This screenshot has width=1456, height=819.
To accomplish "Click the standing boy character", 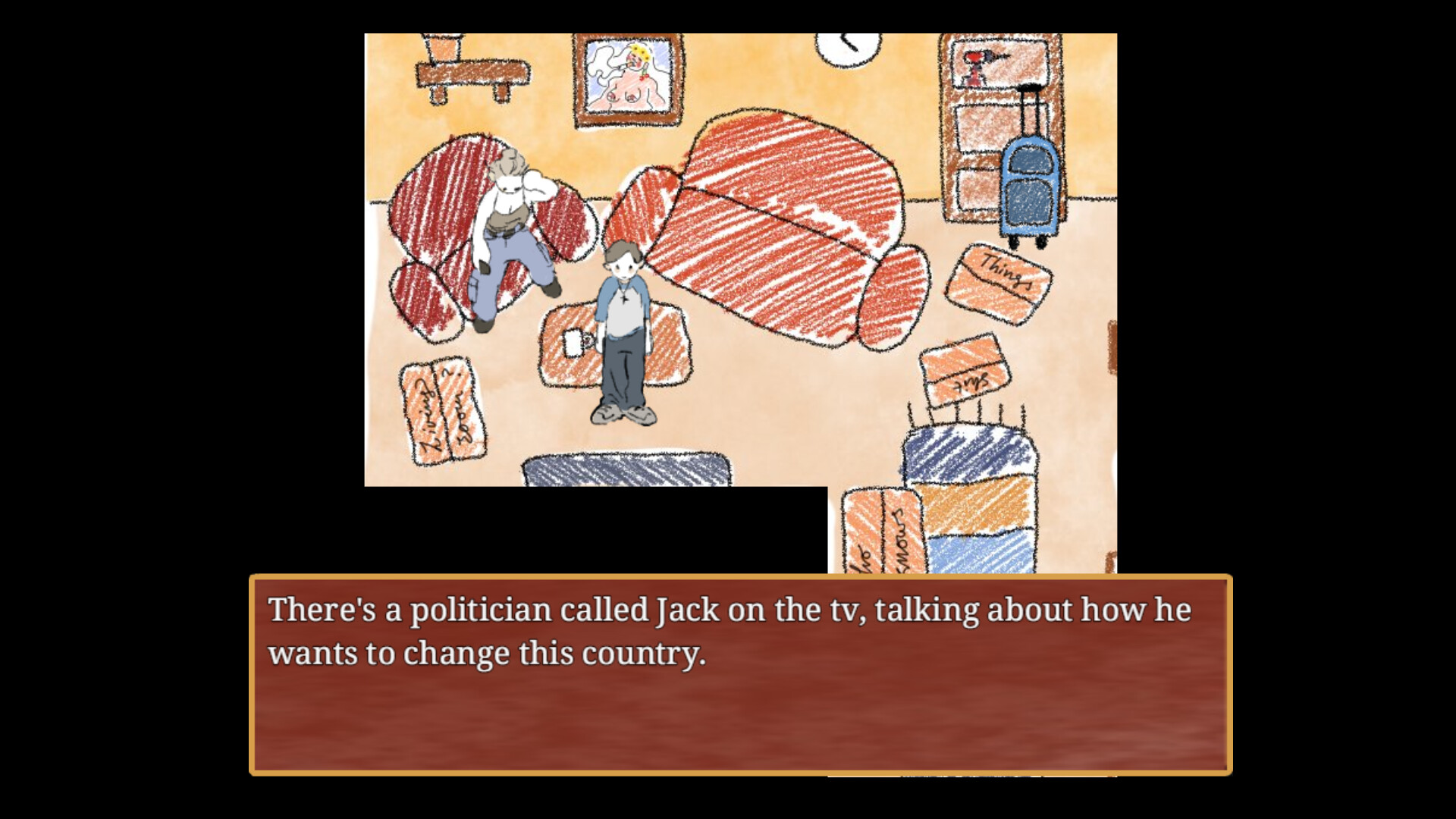I will click(623, 334).
